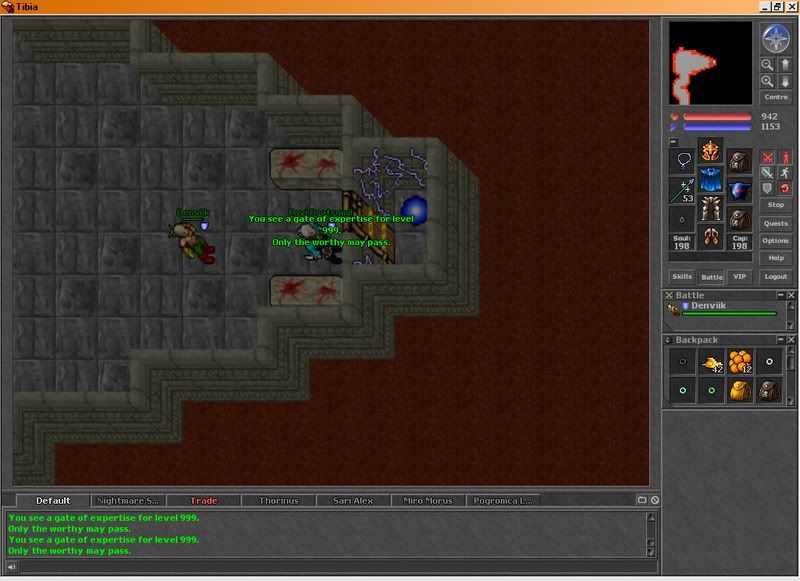This screenshot has height=581, width=800.
Task: Select the gold coins stack slot
Action: [x=709, y=362]
